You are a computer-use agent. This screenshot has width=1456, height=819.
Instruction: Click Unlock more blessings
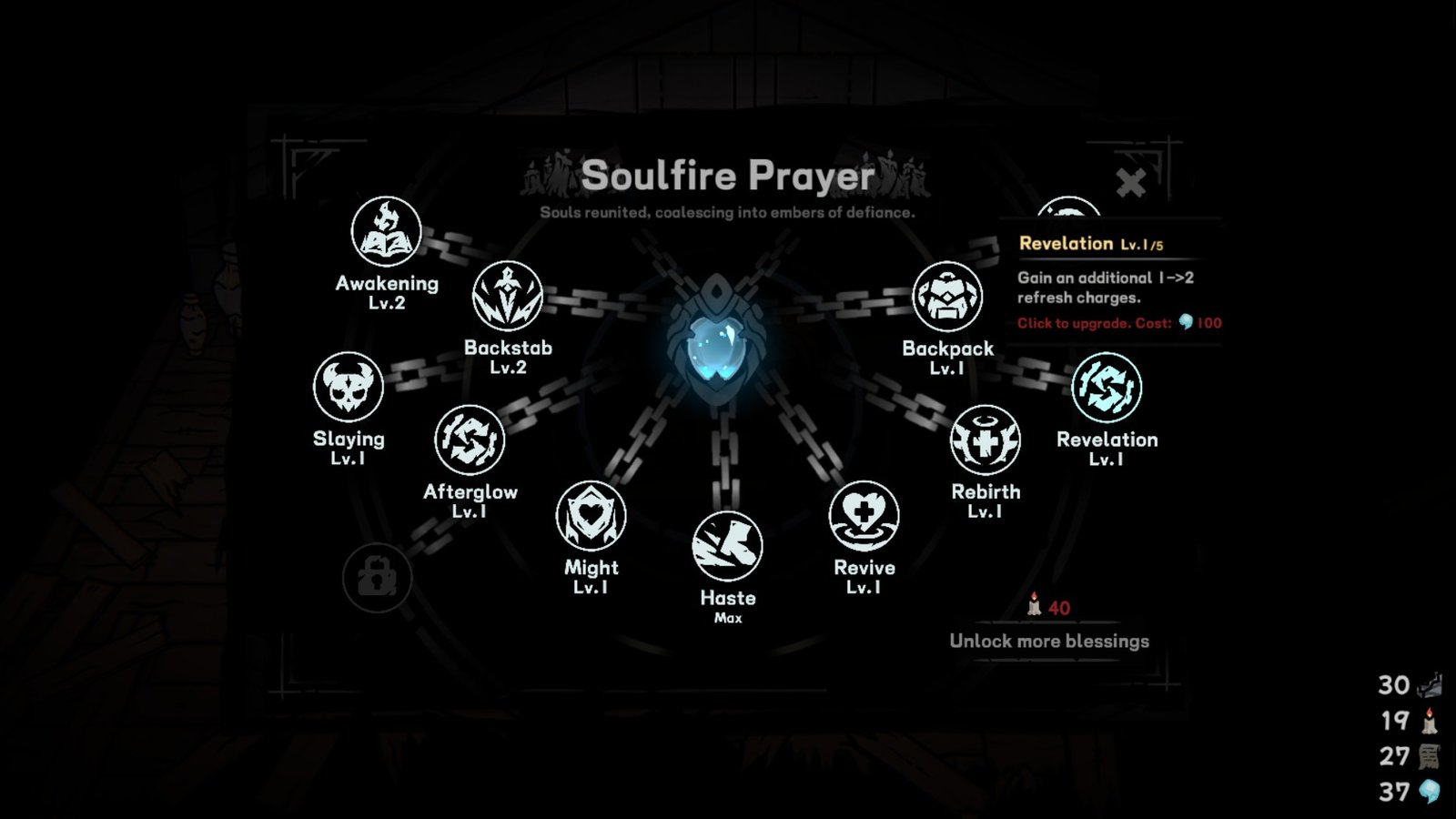(x=1048, y=641)
